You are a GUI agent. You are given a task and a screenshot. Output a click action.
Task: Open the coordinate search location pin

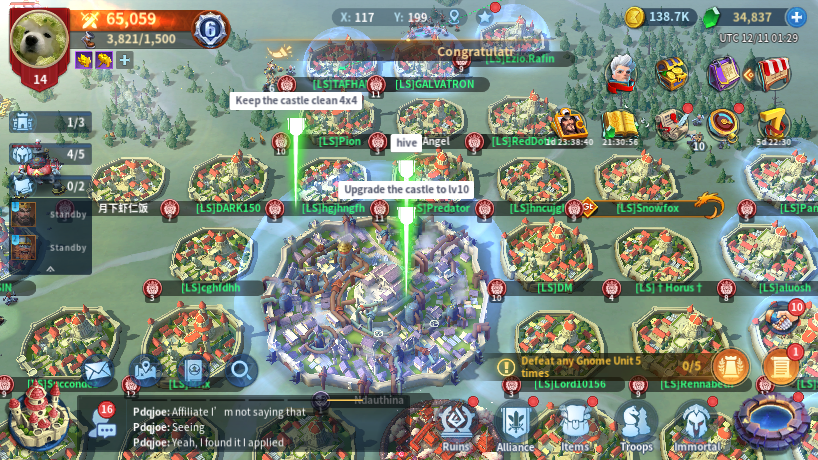coord(455,17)
